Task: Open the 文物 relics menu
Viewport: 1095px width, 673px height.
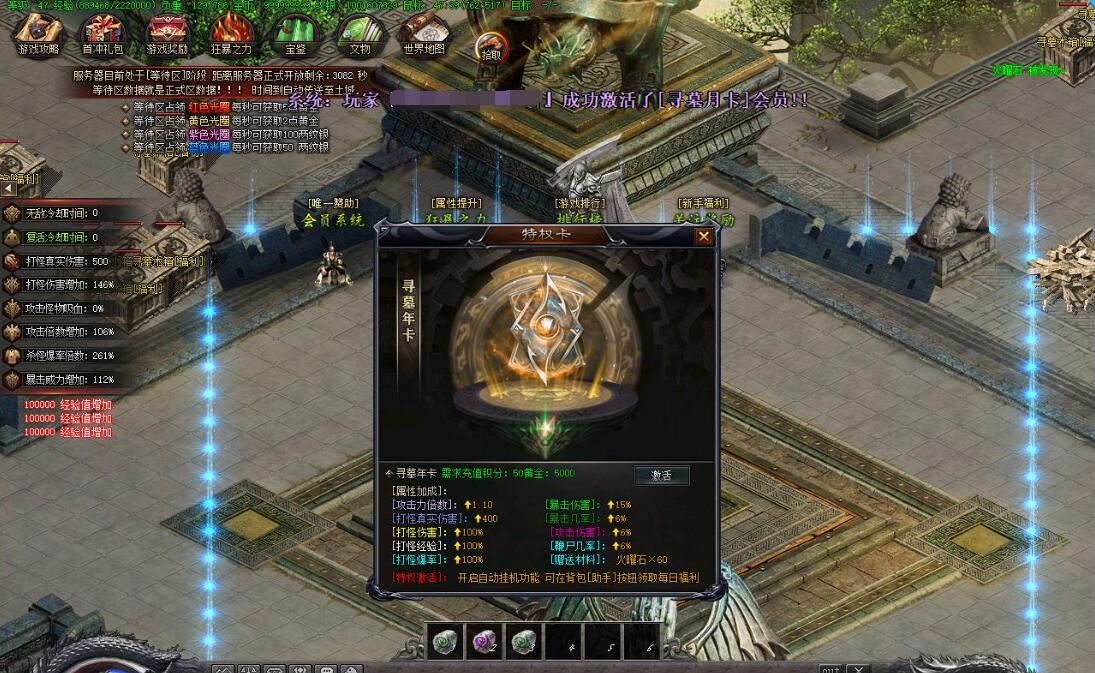Action: (360, 35)
